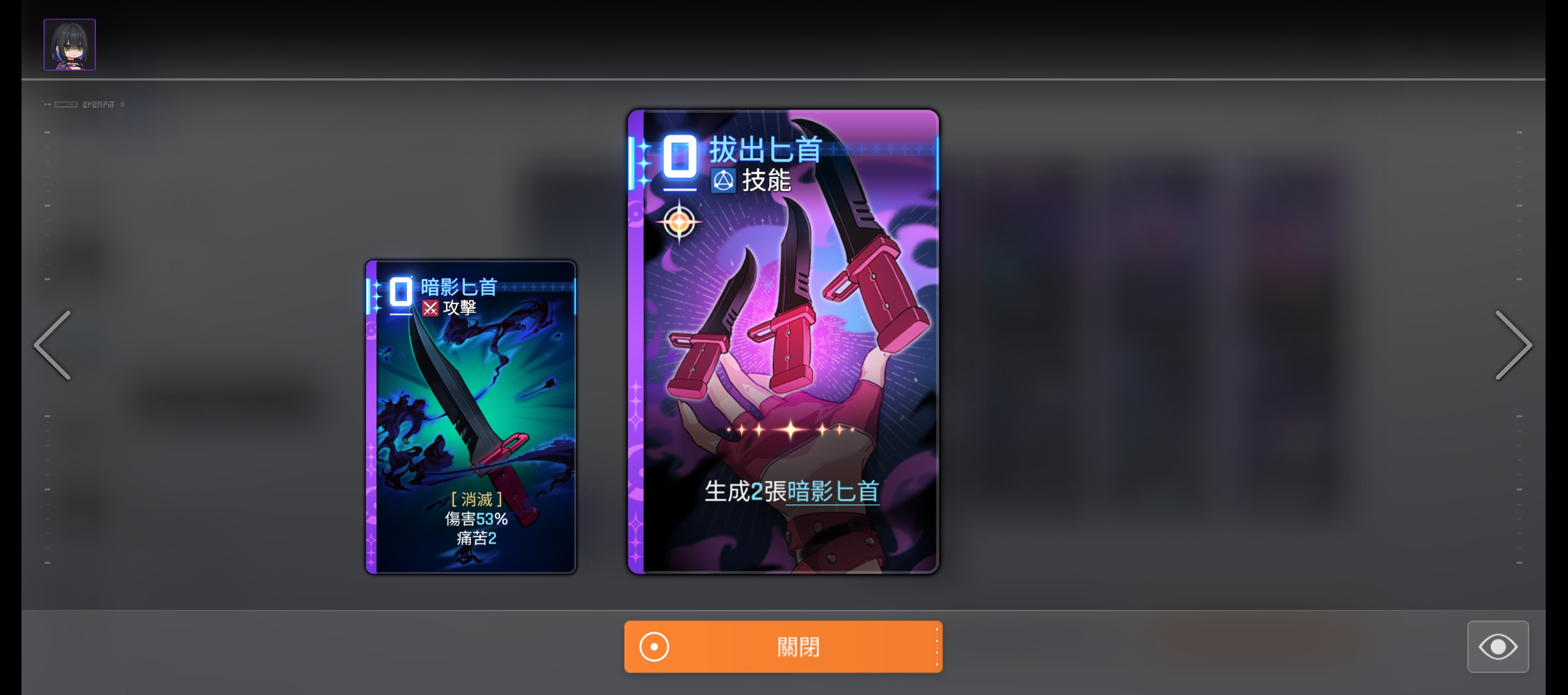
Task: Click the circular target icon inside the 關閉 button
Action: click(x=653, y=646)
